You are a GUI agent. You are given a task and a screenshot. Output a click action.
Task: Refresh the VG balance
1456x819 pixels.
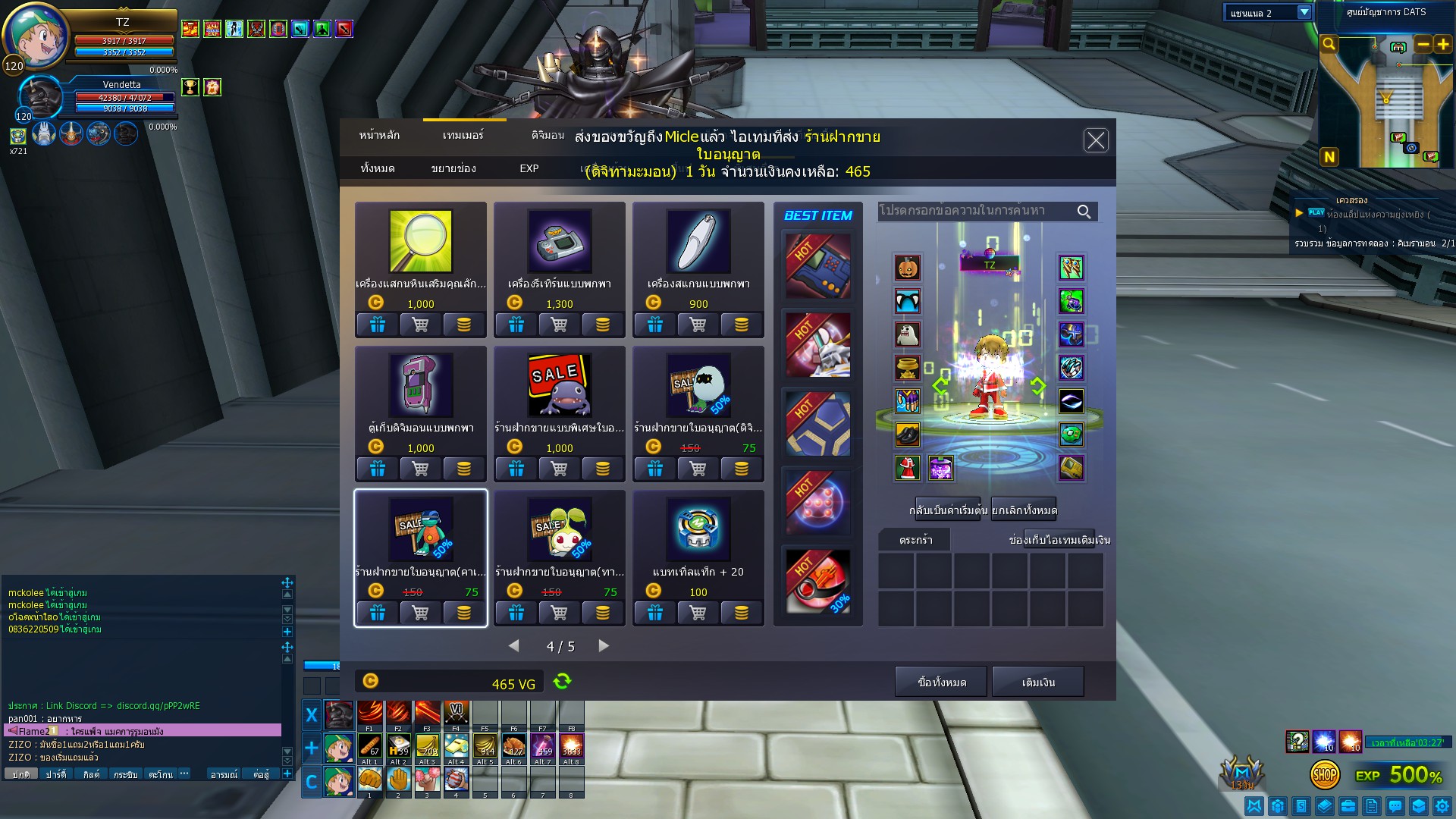point(562,681)
